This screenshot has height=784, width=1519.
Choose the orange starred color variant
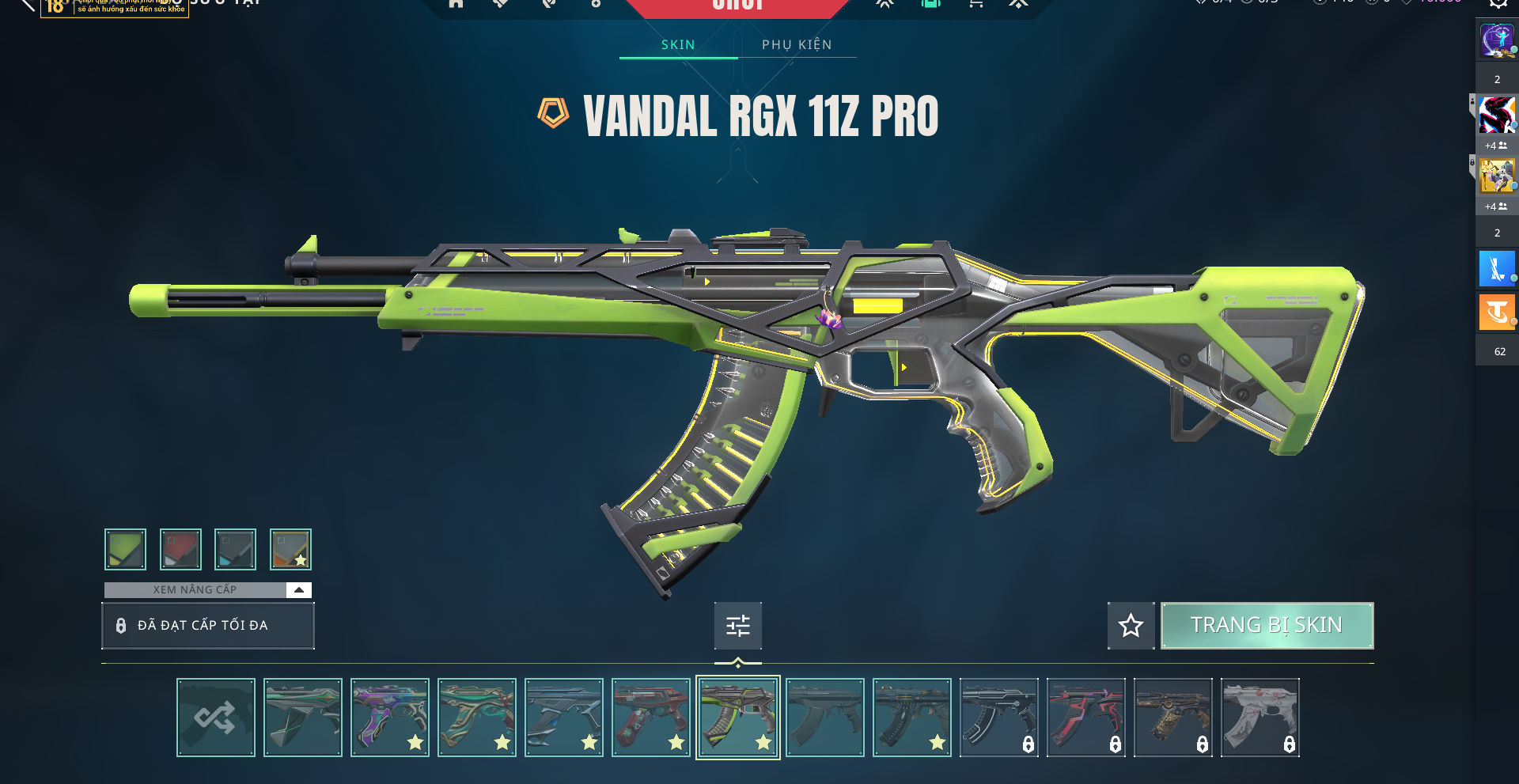pos(290,549)
